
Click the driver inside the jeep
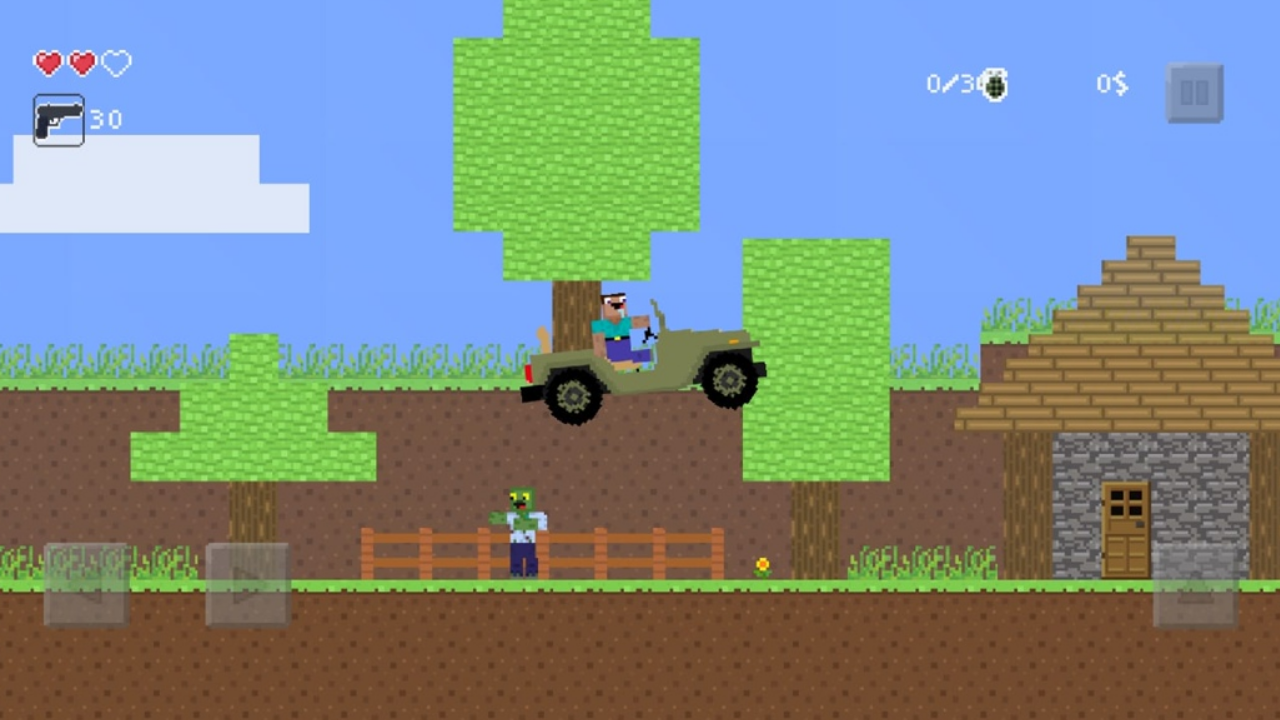[615, 325]
